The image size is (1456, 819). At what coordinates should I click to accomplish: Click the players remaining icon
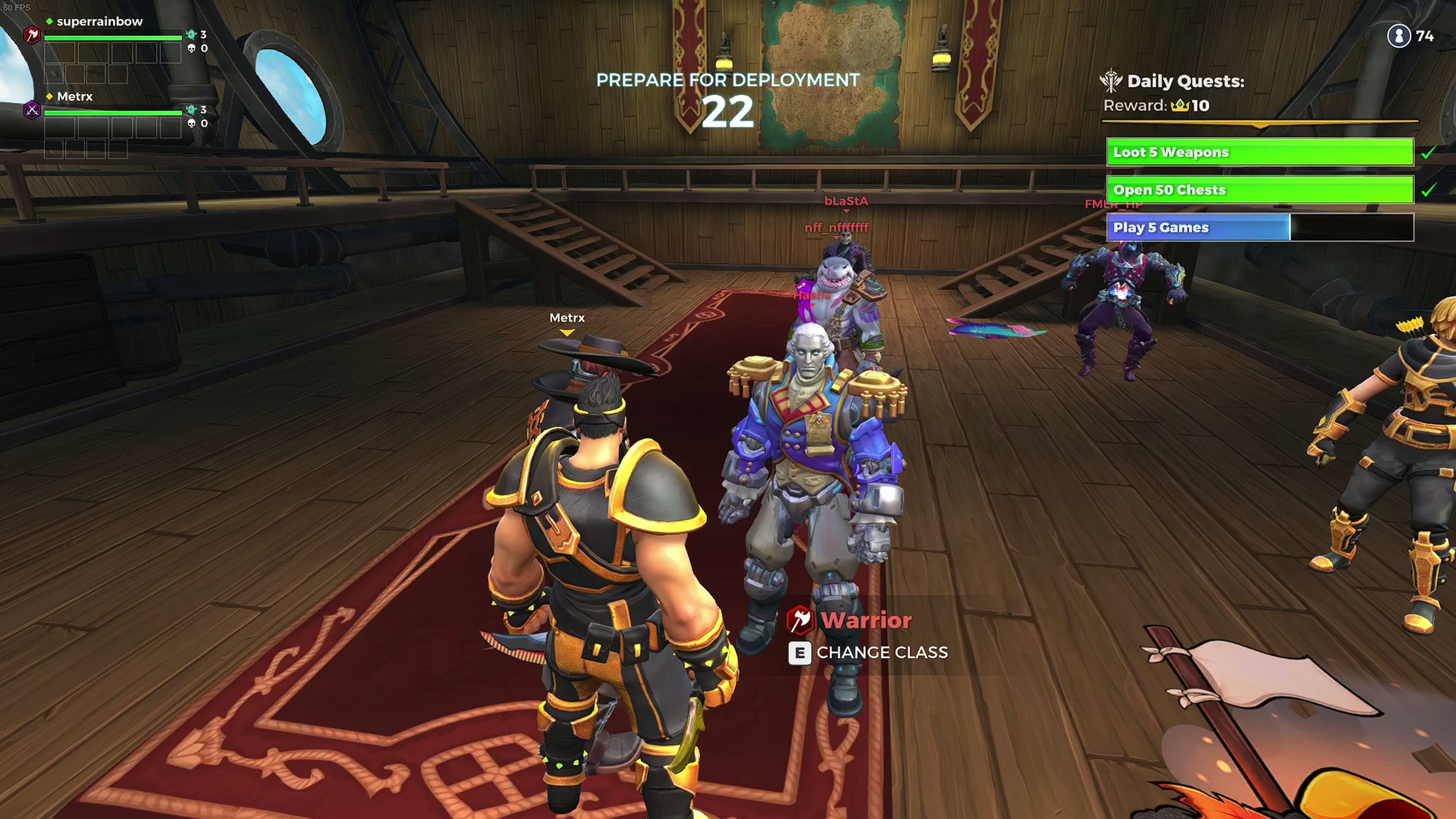pos(1398,36)
